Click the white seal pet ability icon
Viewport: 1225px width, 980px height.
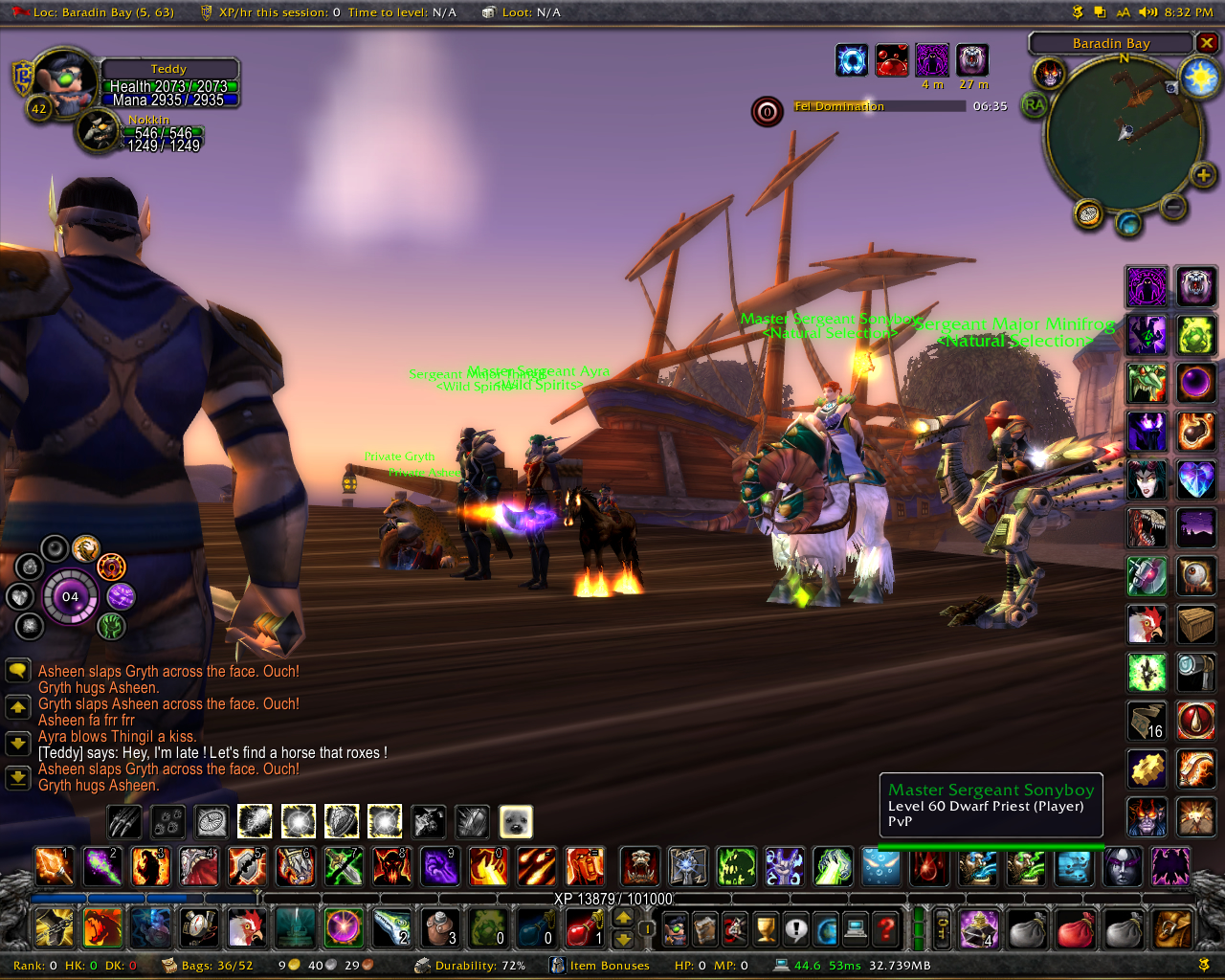pyautogui.click(x=516, y=821)
